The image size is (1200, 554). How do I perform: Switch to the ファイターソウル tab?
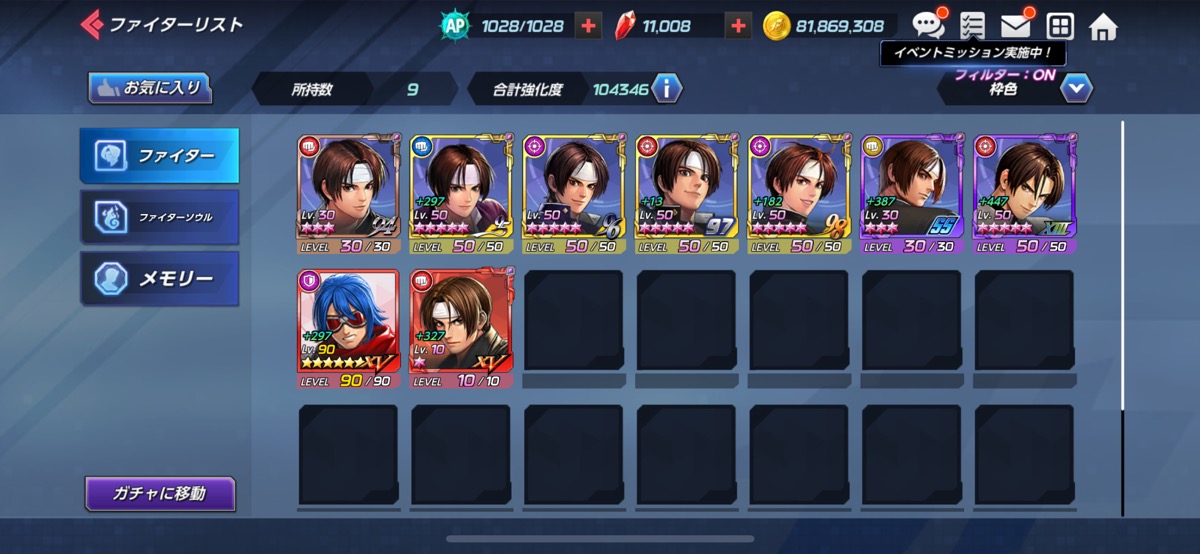coord(160,216)
